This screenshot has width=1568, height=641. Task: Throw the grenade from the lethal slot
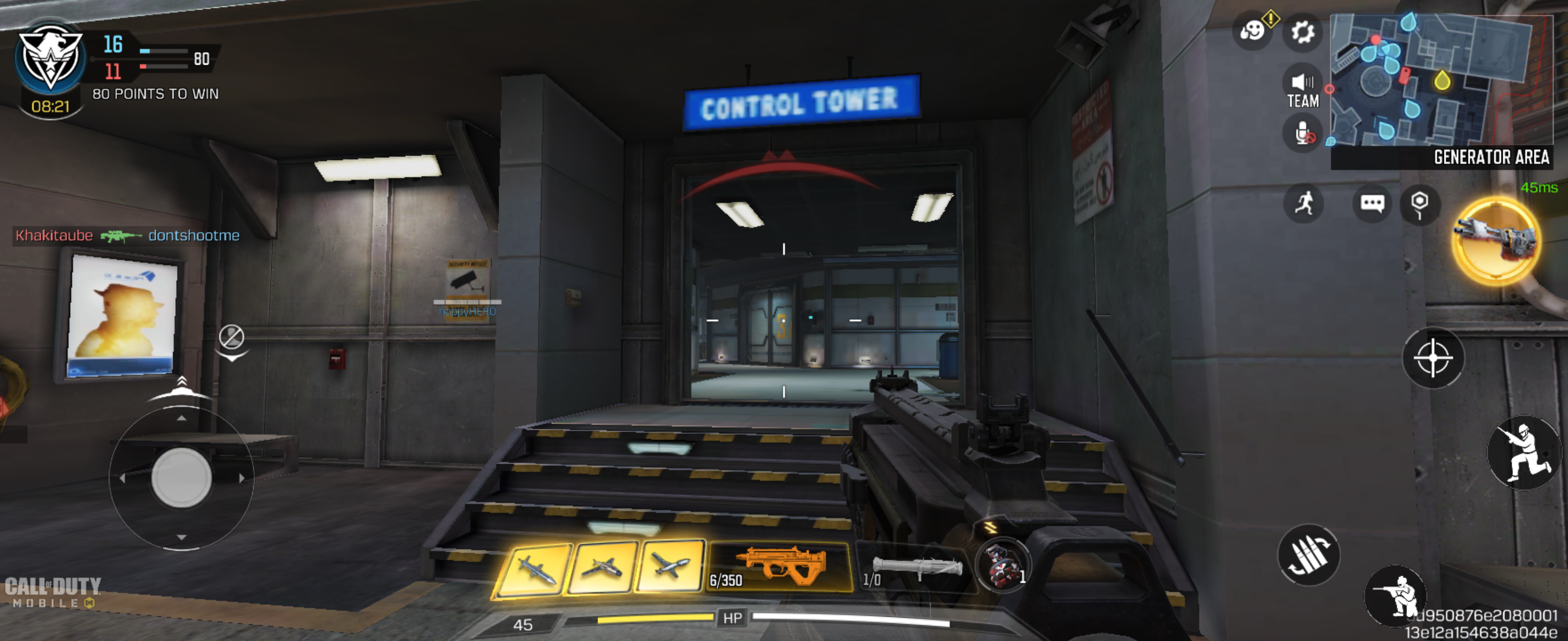coord(1002,566)
